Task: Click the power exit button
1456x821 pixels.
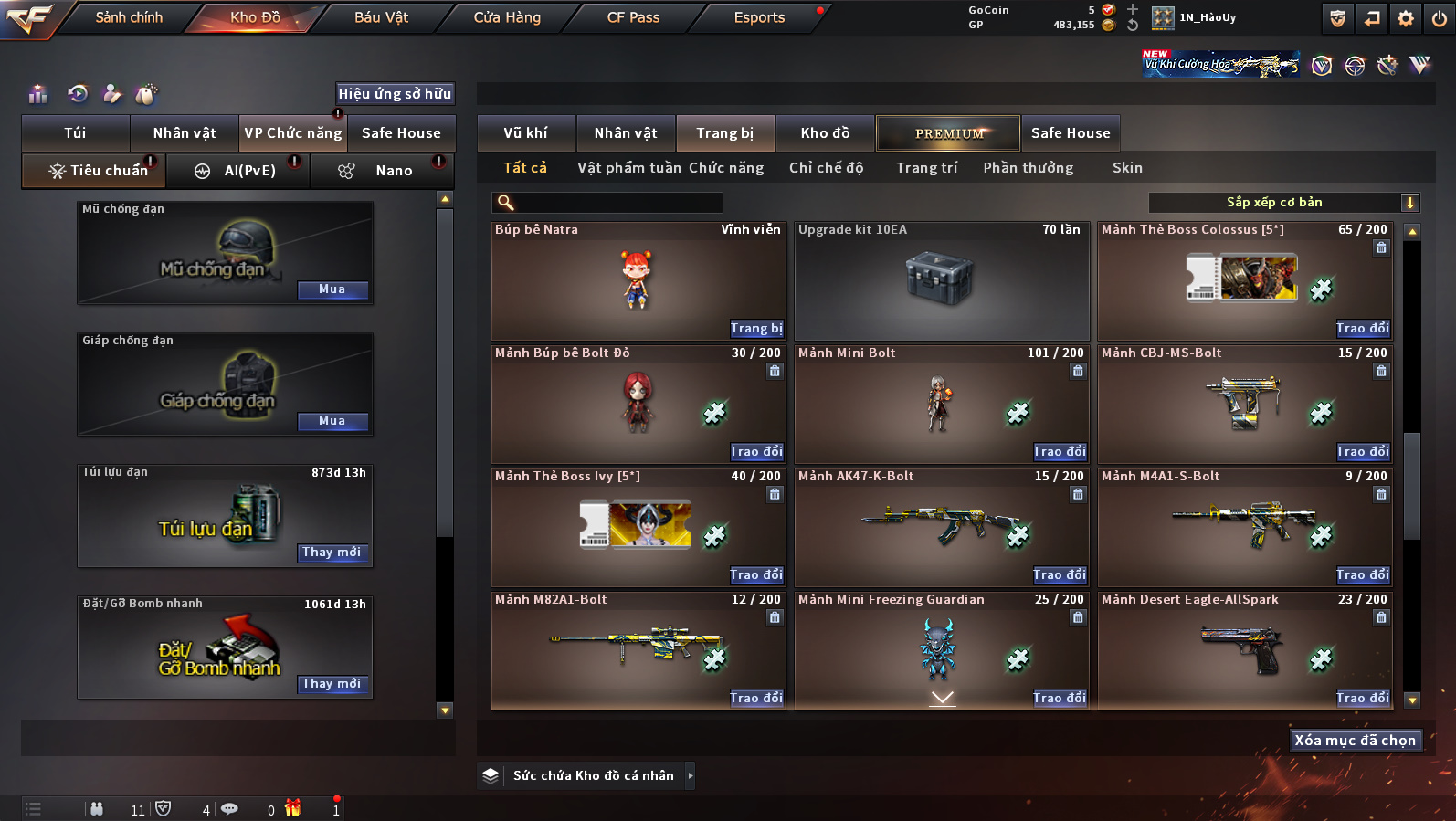Action: 1439,18
